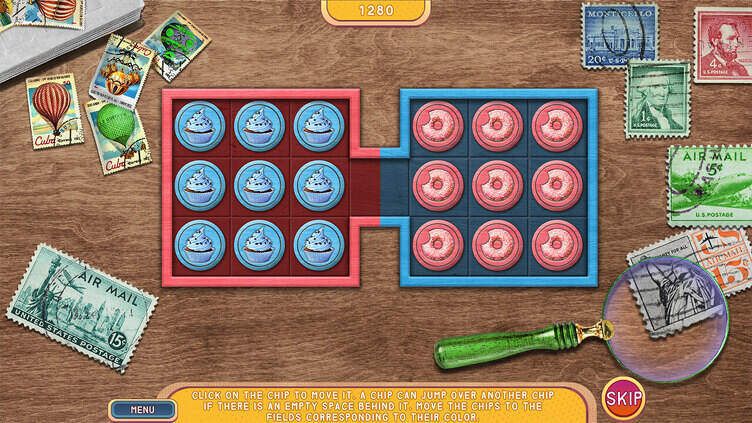Pick the center cupcake chip of the red field

(260, 186)
